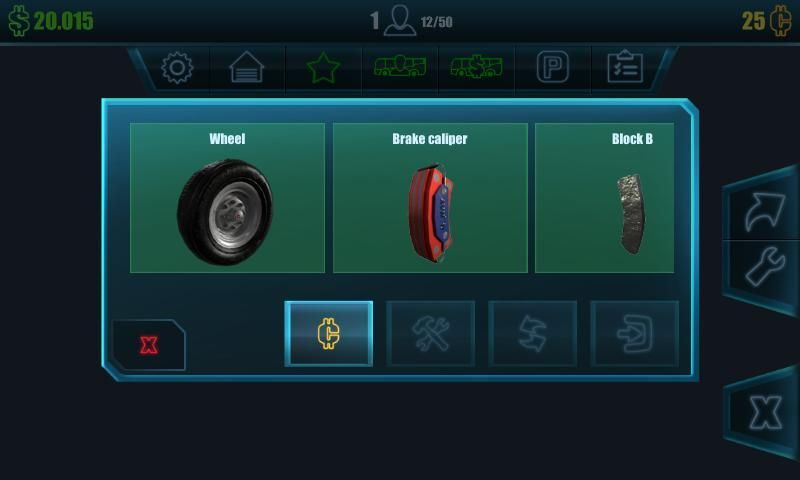Select the green star tab
The height and width of the screenshot is (480, 800).
(x=323, y=68)
